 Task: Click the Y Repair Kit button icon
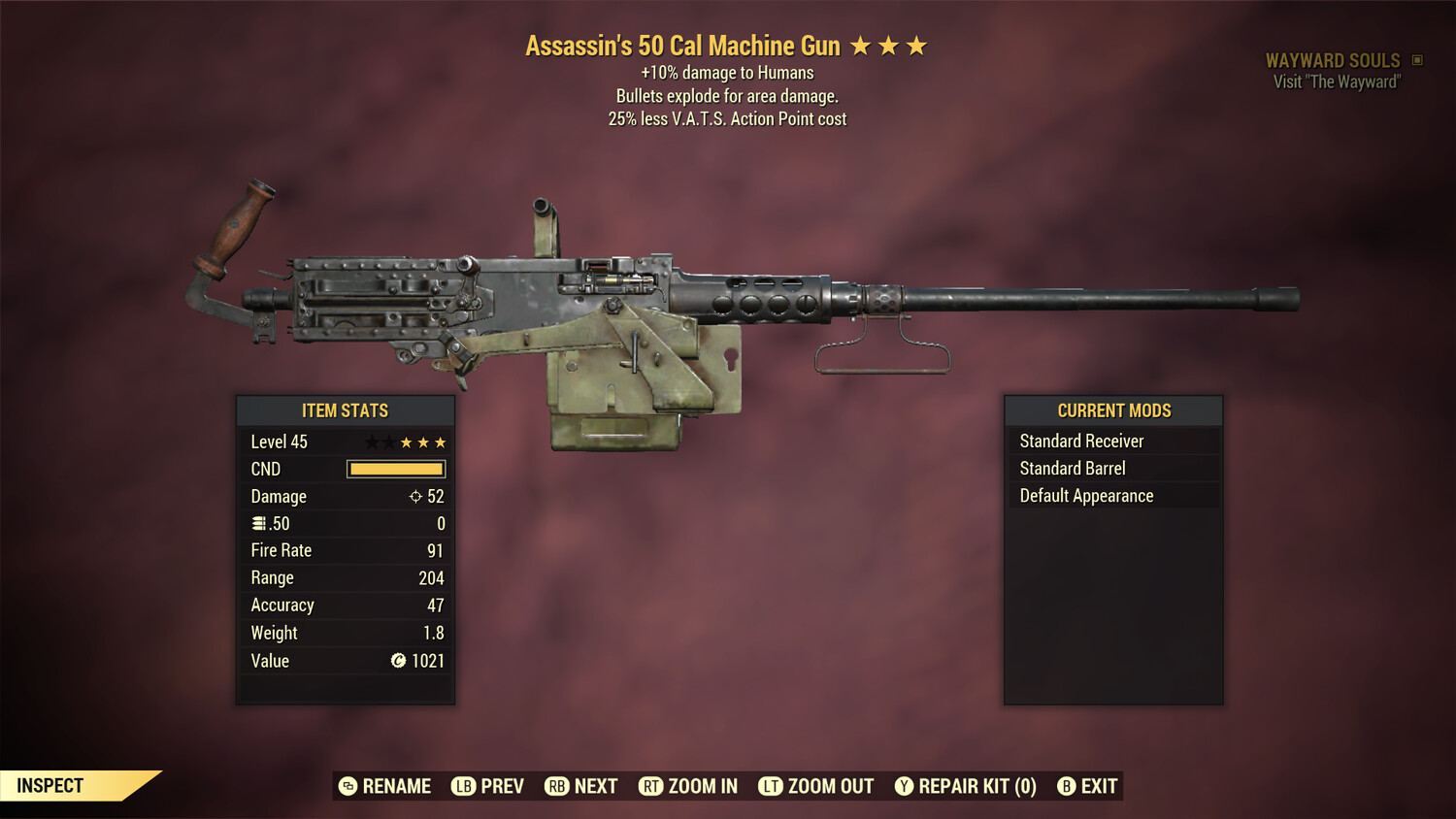[907, 786]
